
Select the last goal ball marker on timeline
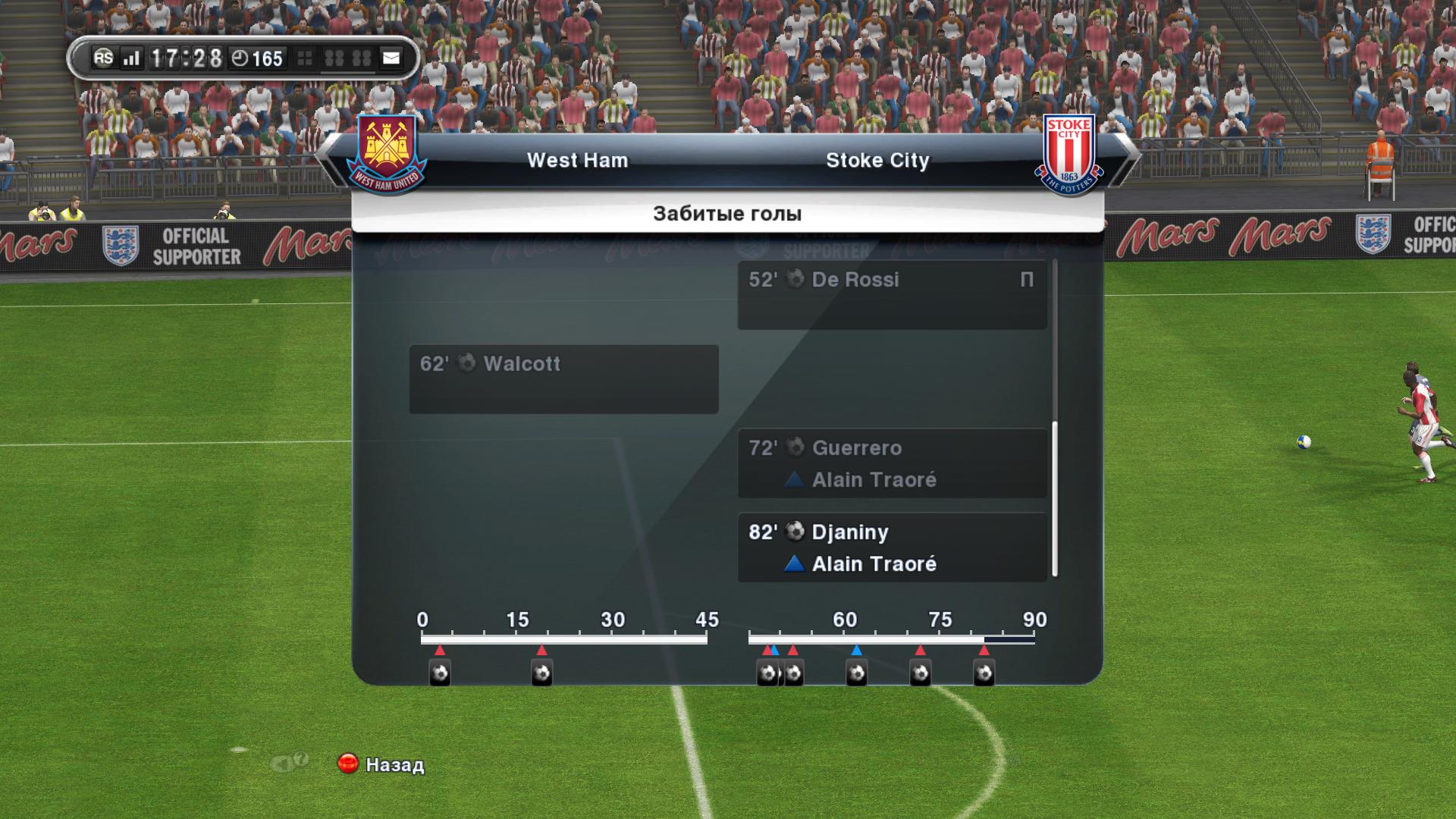pyautogui.click(x=984, y=673)
